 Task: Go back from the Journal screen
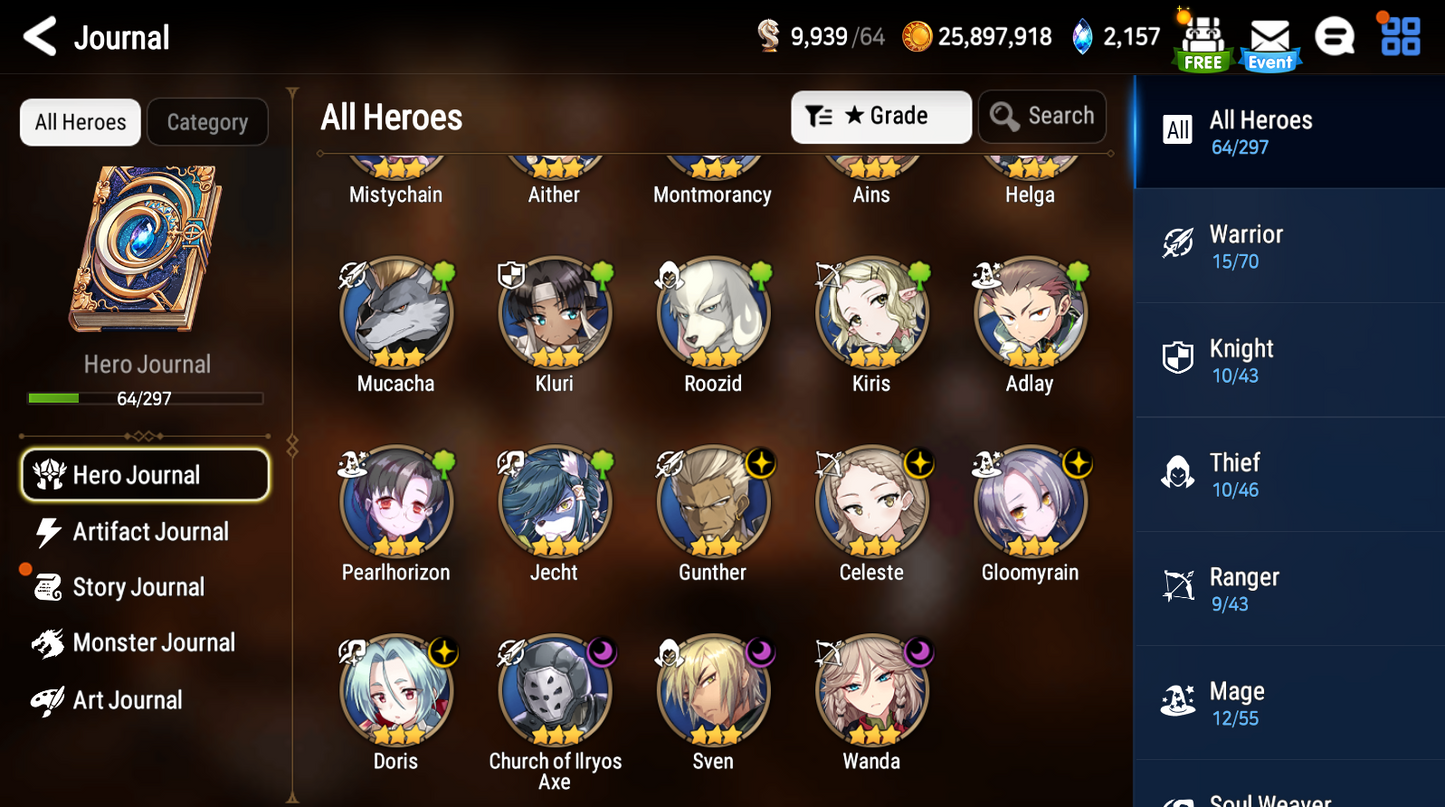tap(40, 38)
